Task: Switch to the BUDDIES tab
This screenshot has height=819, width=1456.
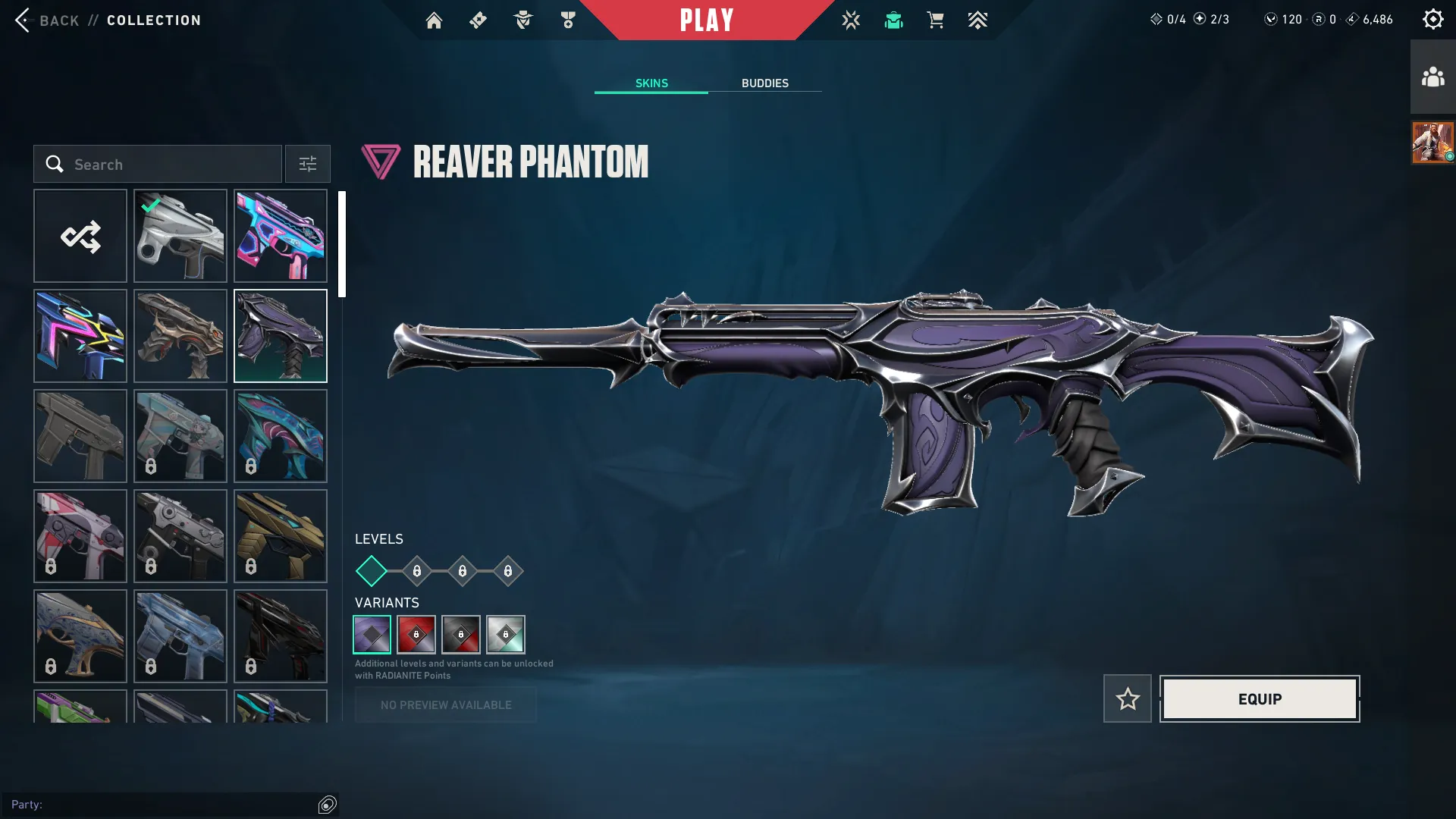Action: [765, 83]
